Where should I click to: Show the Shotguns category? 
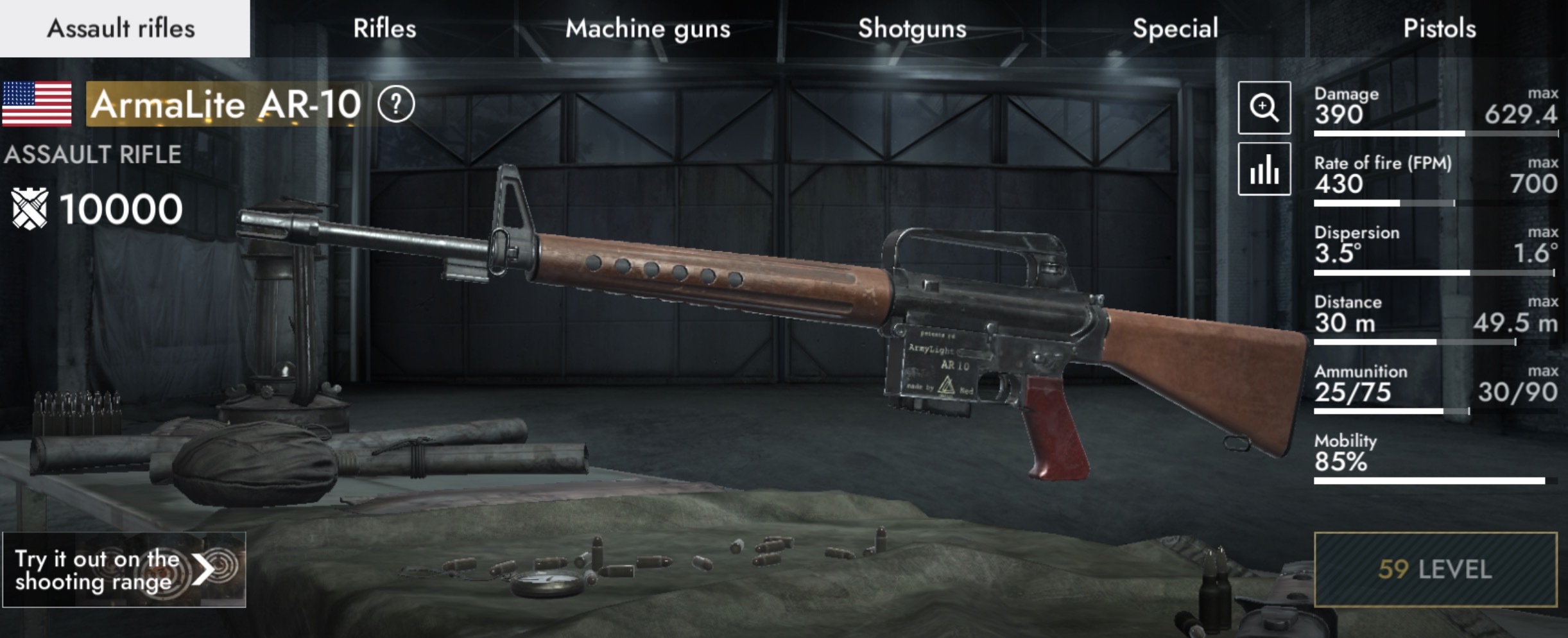coord(912,29)
